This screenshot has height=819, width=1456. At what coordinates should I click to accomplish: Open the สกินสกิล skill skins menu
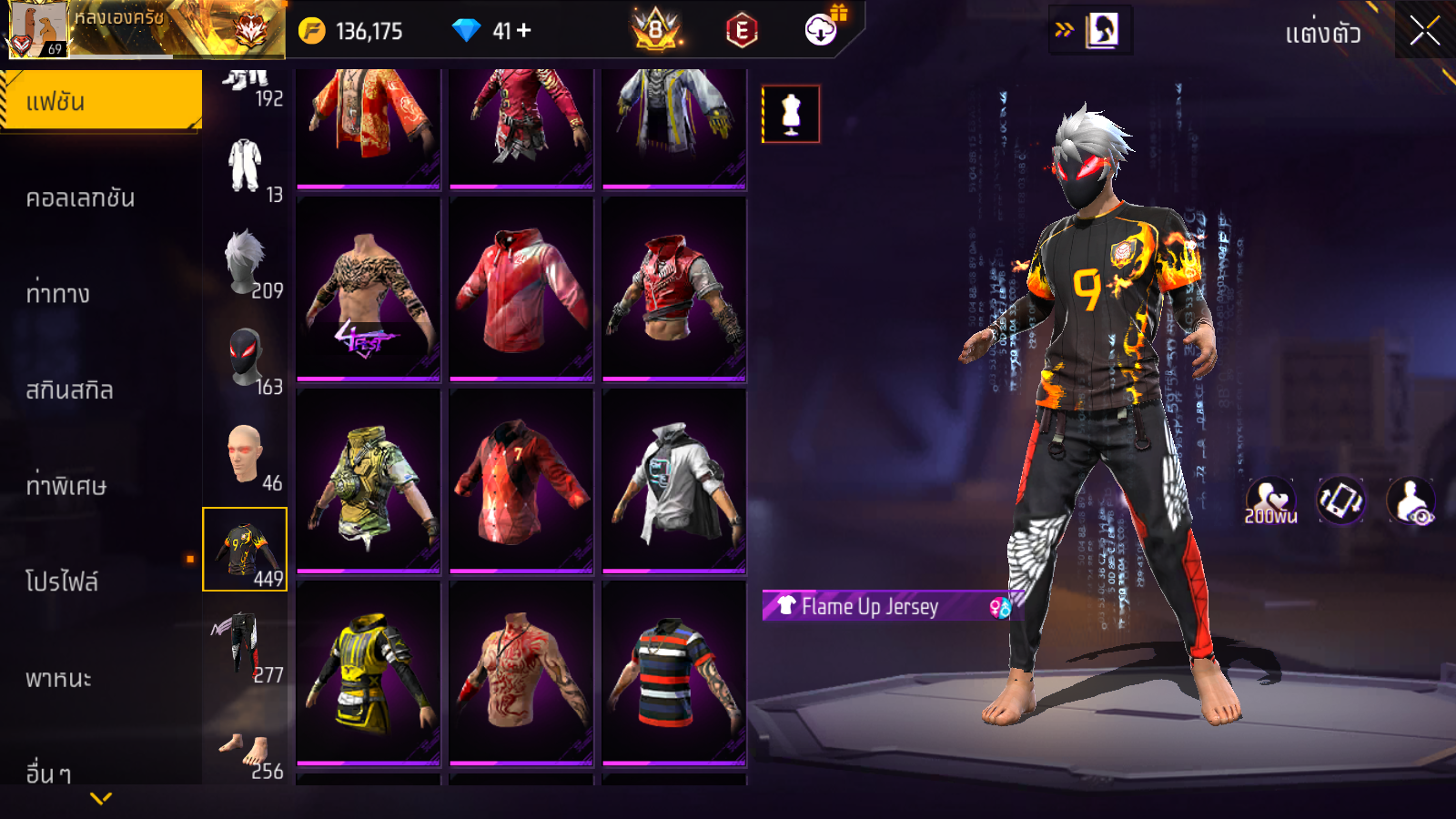70,390
